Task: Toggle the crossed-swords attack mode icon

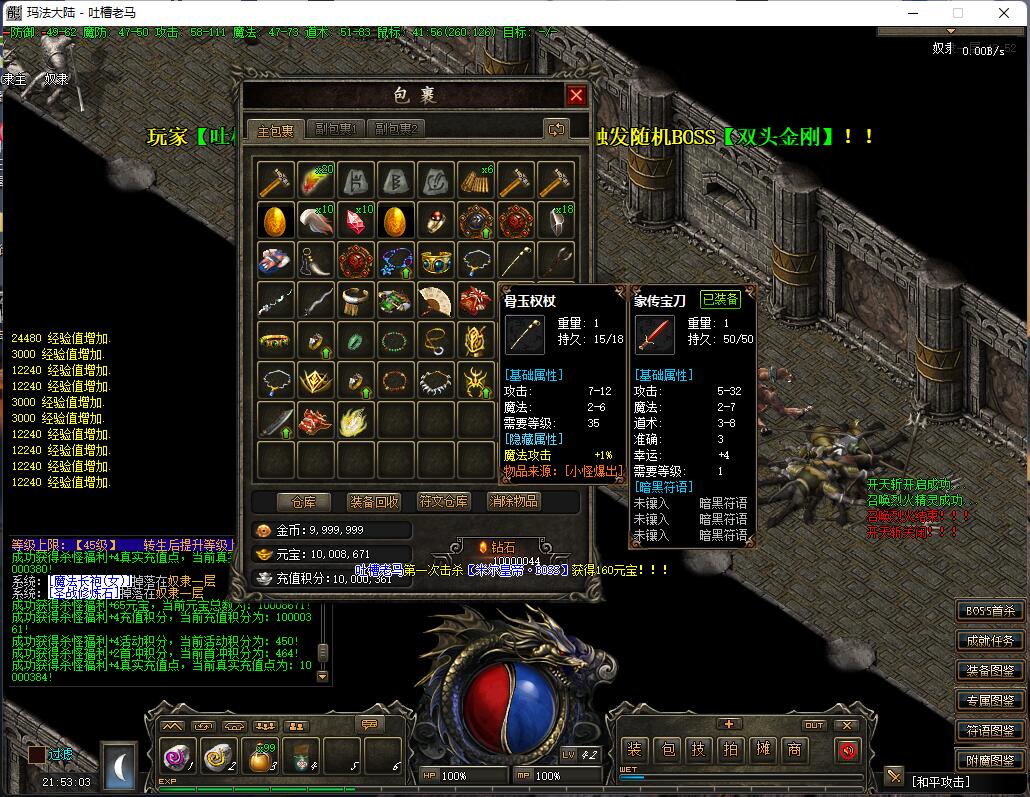Action: (894, 777)
